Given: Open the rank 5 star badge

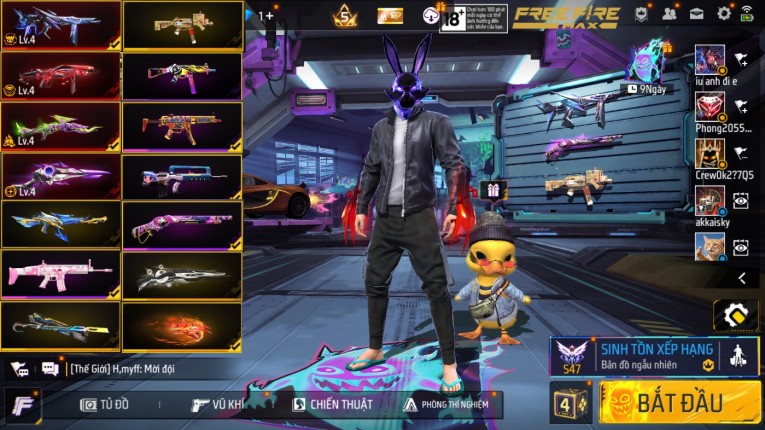Looking at the screenshot, I should tap(346, 15).
